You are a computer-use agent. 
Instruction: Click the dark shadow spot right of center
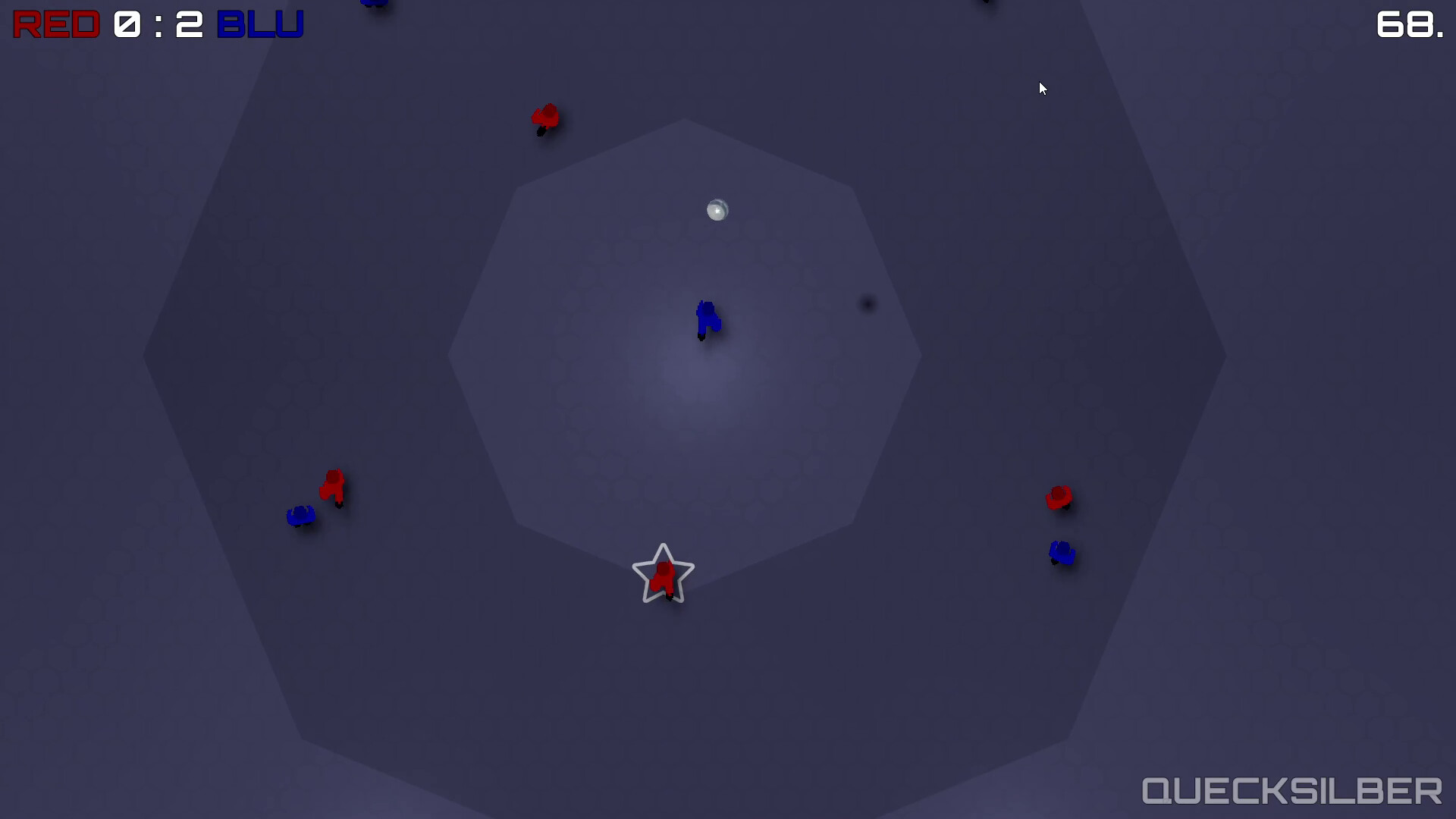pos(867,303)
